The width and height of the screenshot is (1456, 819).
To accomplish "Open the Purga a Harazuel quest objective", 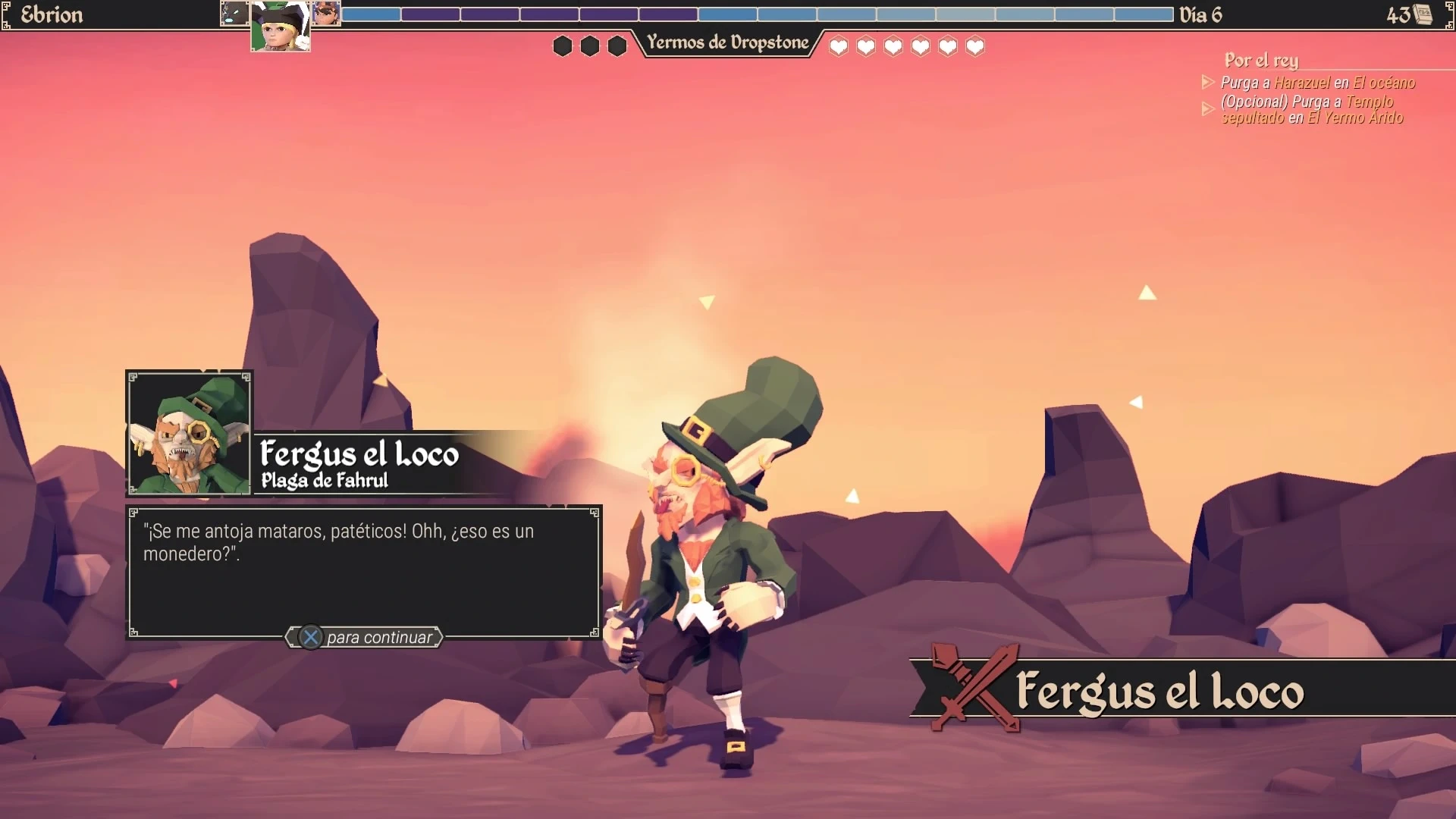I will 1317,83.
